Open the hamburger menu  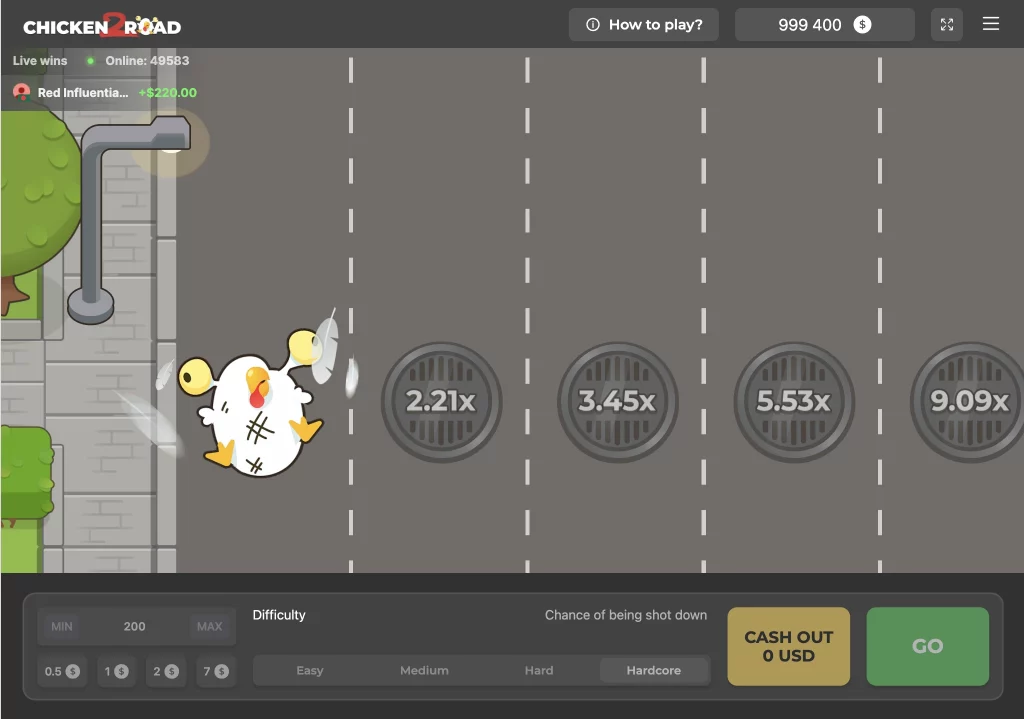(991, 24)
